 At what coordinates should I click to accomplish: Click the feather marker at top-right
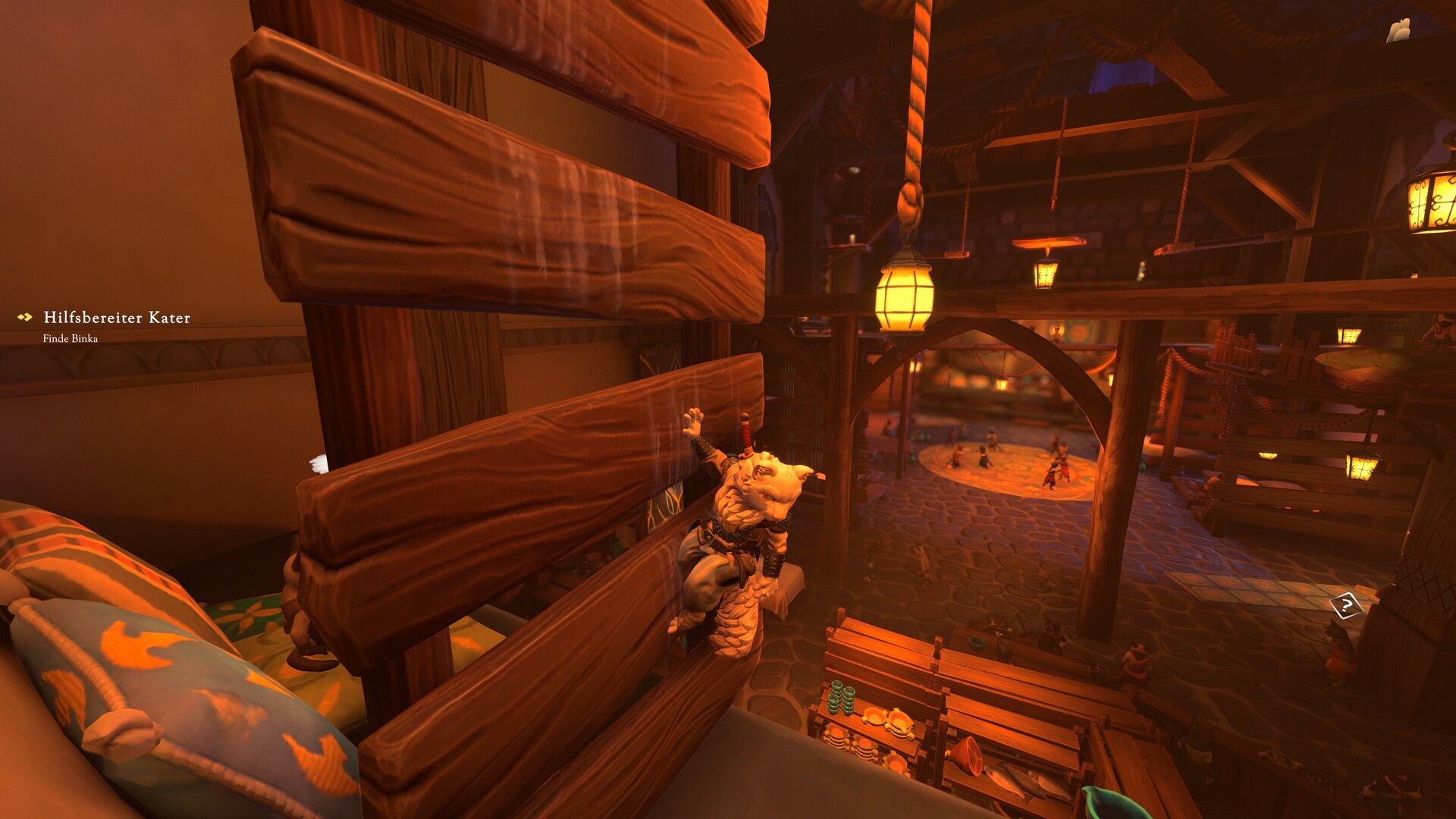coord(1399,28)
